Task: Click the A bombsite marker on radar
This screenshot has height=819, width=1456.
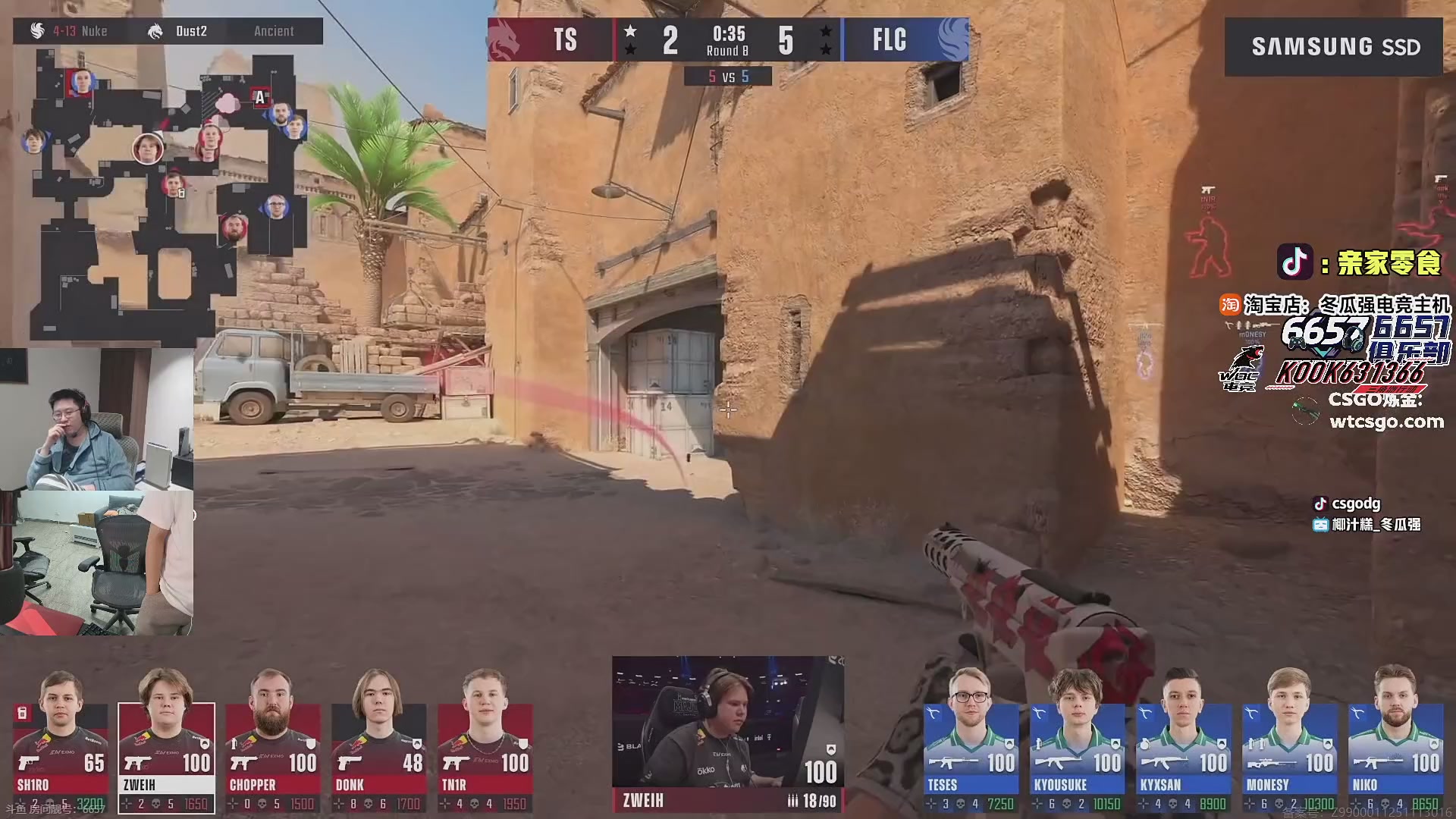Action: point(260,97)
